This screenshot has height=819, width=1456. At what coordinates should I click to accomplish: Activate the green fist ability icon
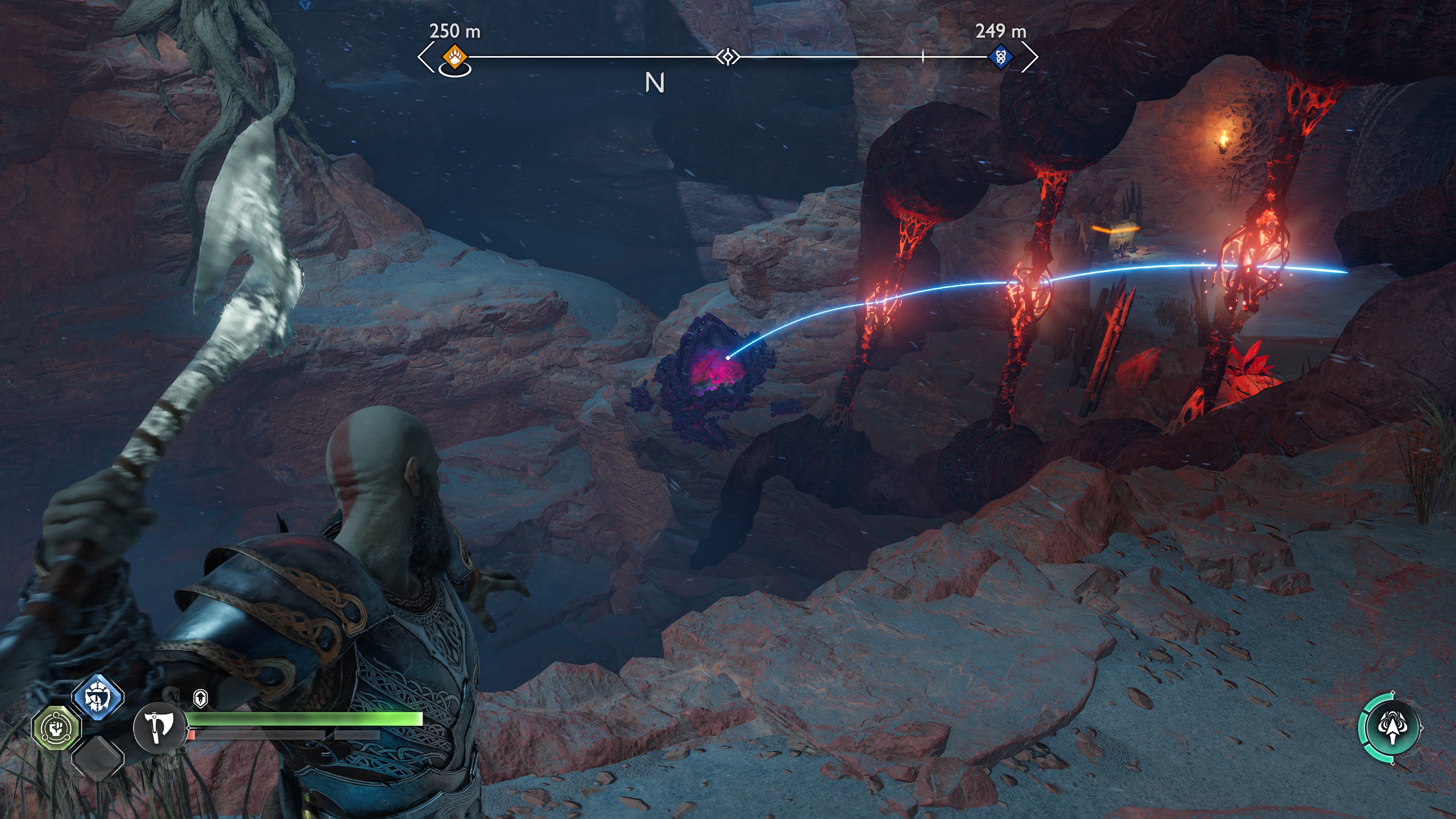tap(56, 728)
